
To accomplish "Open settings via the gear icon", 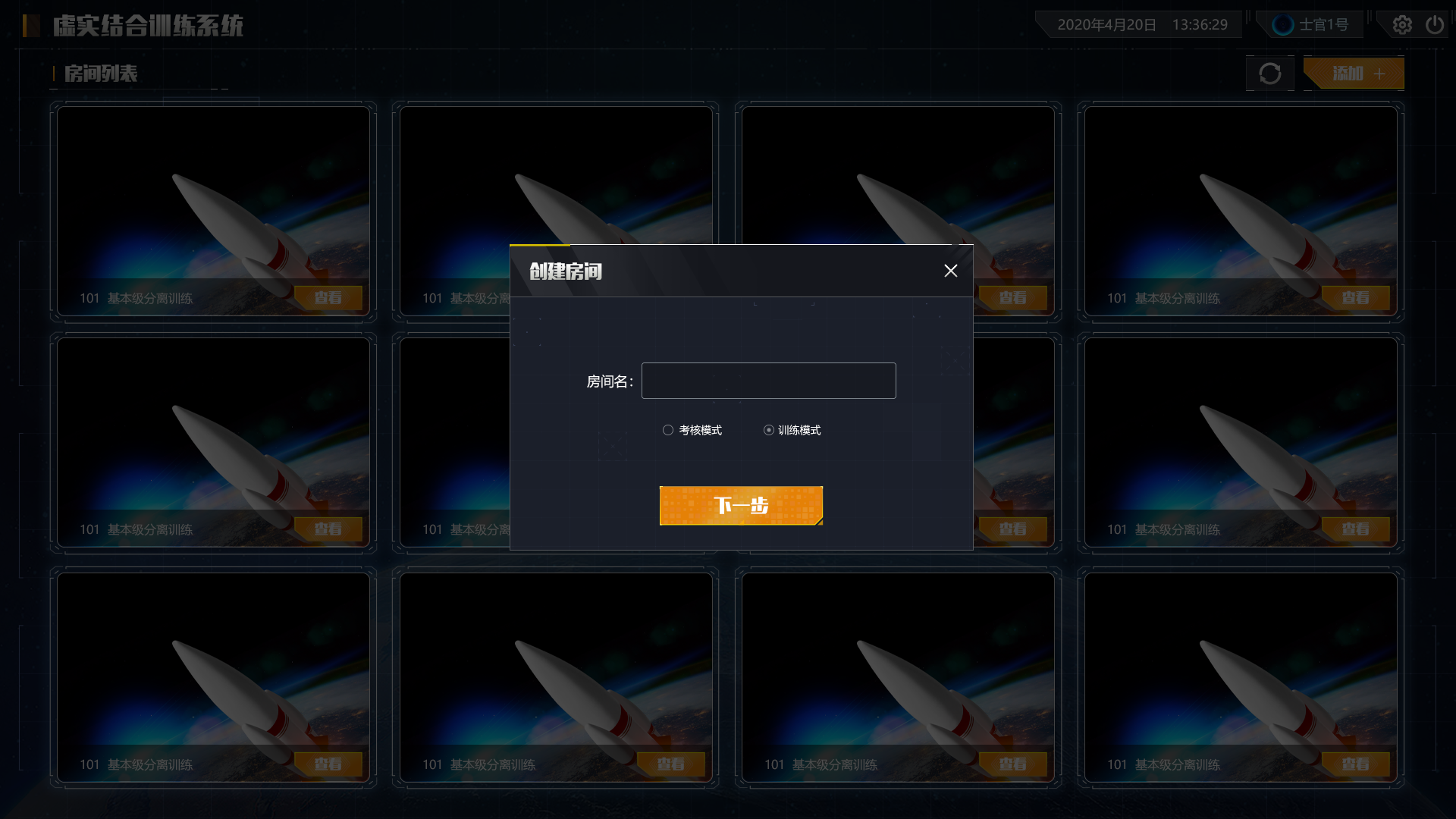I will click(x=1402, y=25).
